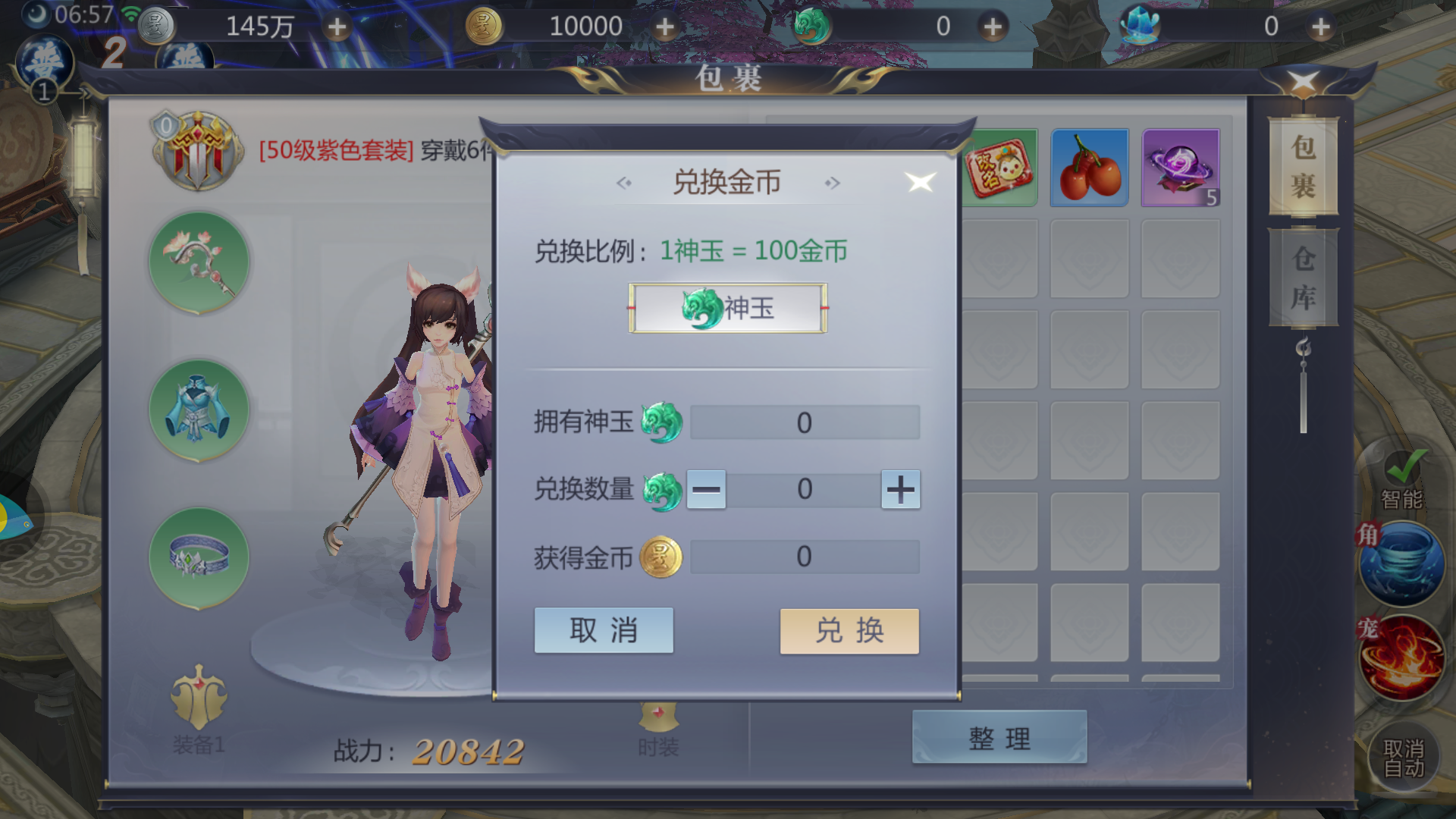This screenshot has width=1456, height=819.
Task: Select the belt equipment slot
Action: tap(199, 557)
